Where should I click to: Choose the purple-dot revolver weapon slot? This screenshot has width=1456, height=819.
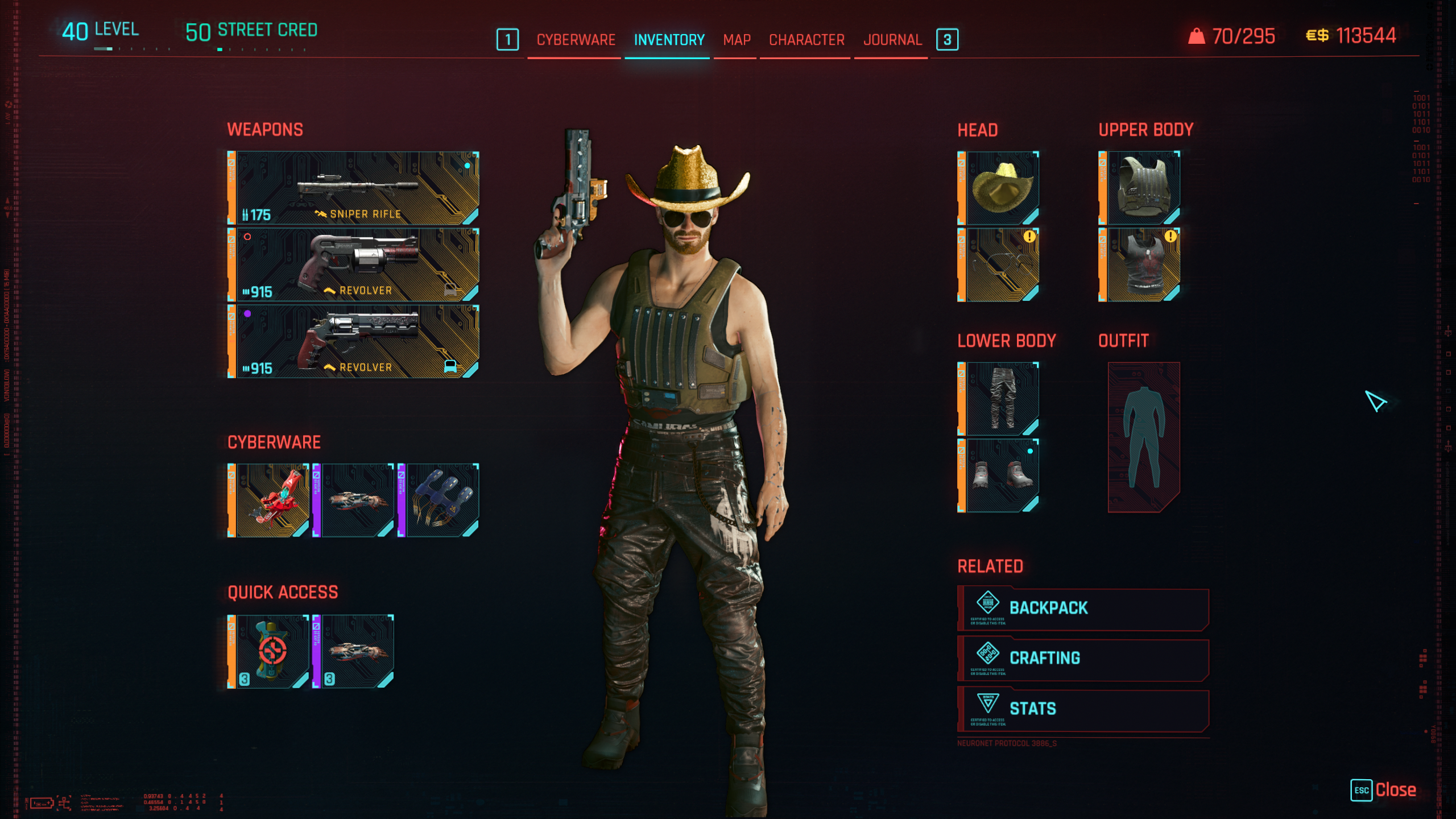click(353, 341)
